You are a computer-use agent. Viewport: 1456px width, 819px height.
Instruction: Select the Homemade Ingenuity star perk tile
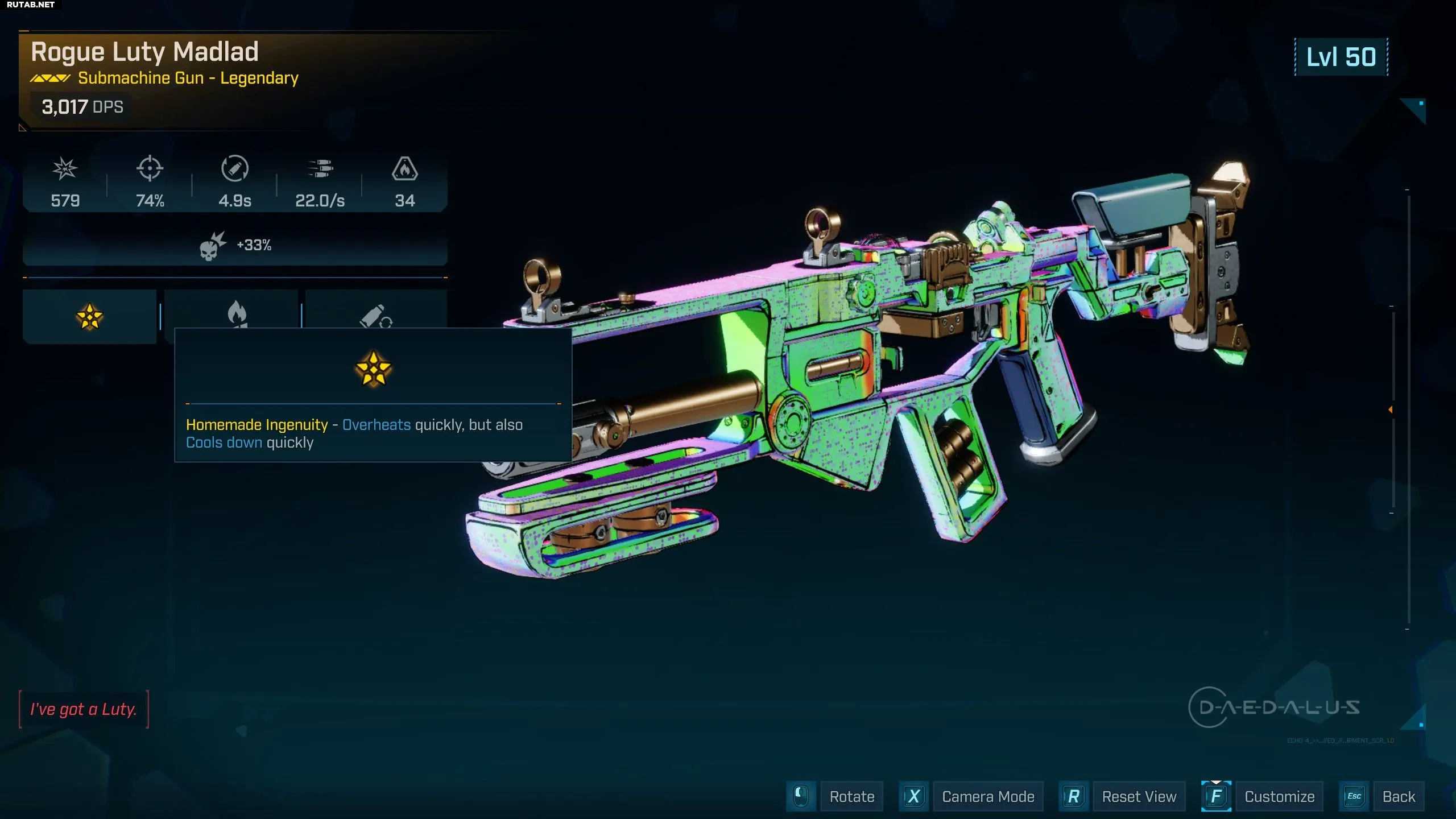[89, 316]
